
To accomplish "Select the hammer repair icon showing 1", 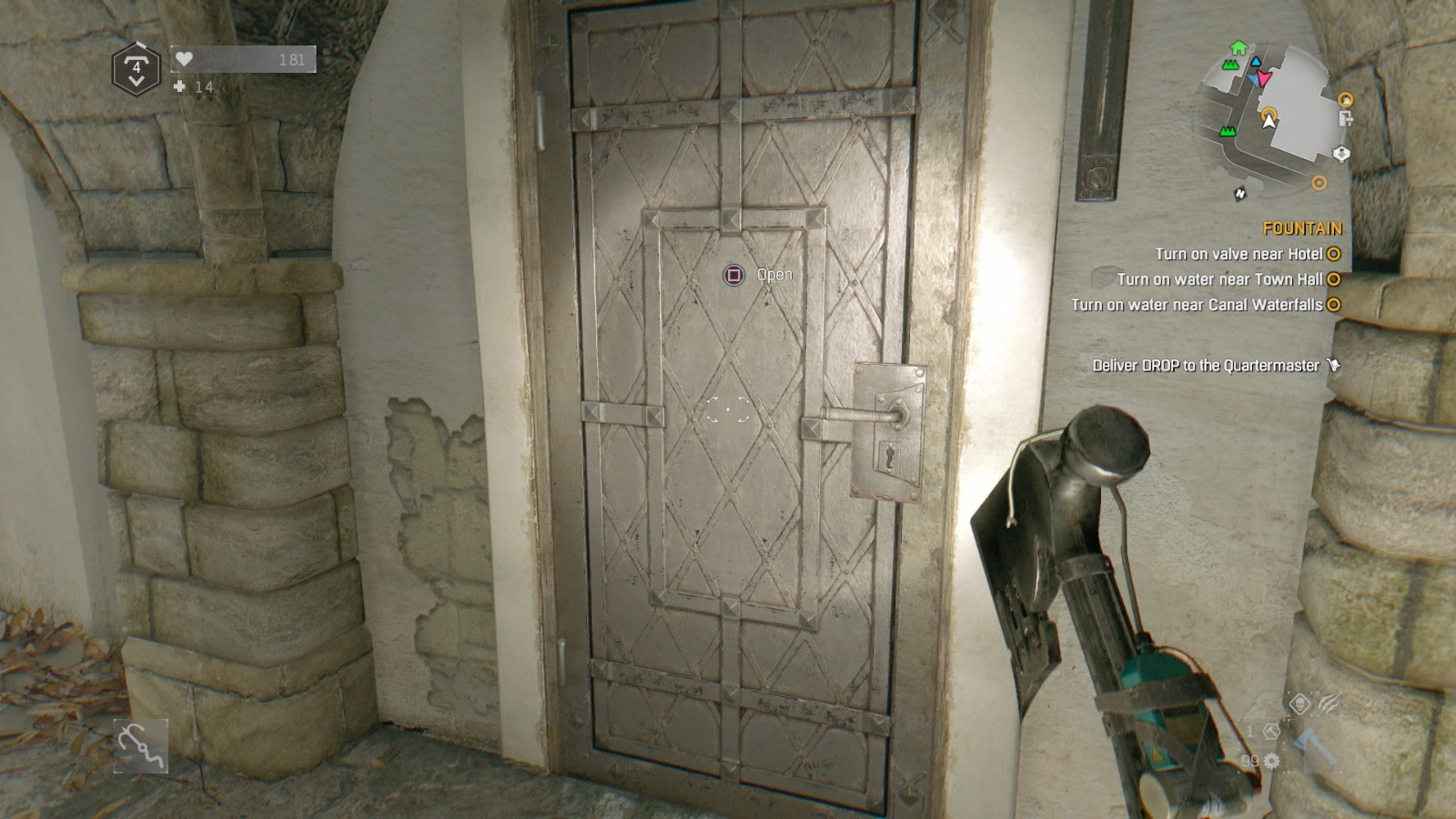I will (1271, 732).
